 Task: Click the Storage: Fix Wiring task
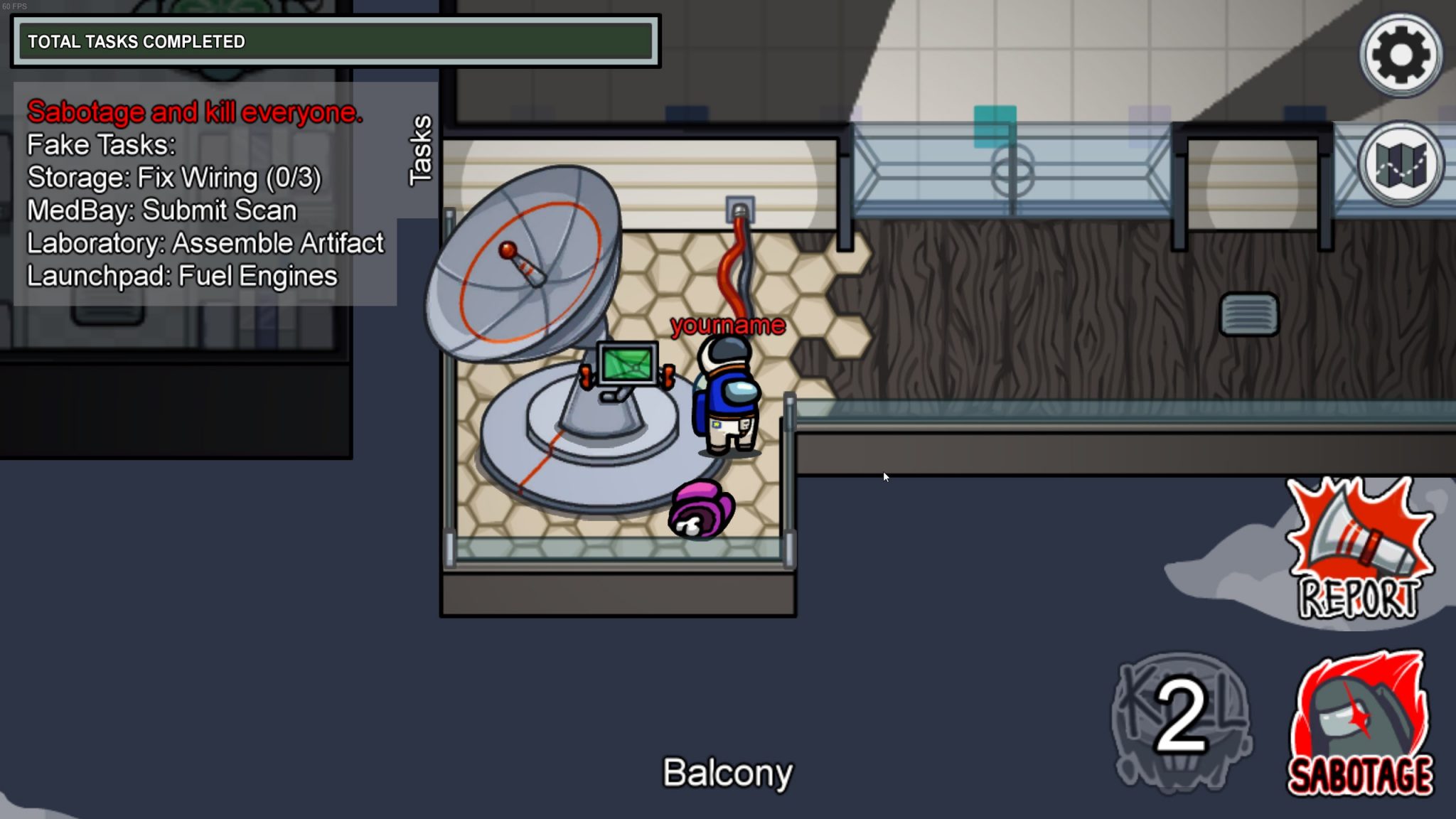coord(173,178)
